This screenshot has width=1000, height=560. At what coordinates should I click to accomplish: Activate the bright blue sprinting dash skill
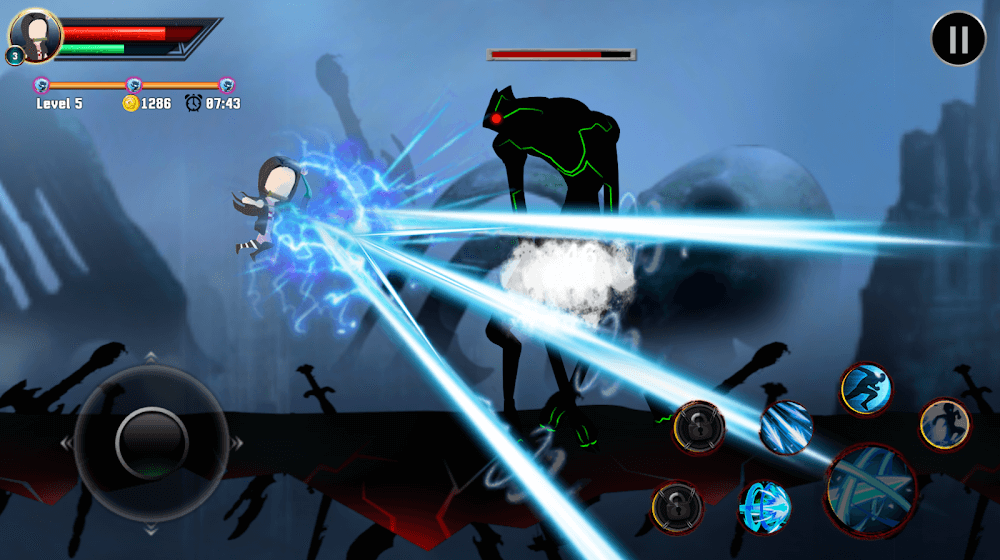click(865, 388)
